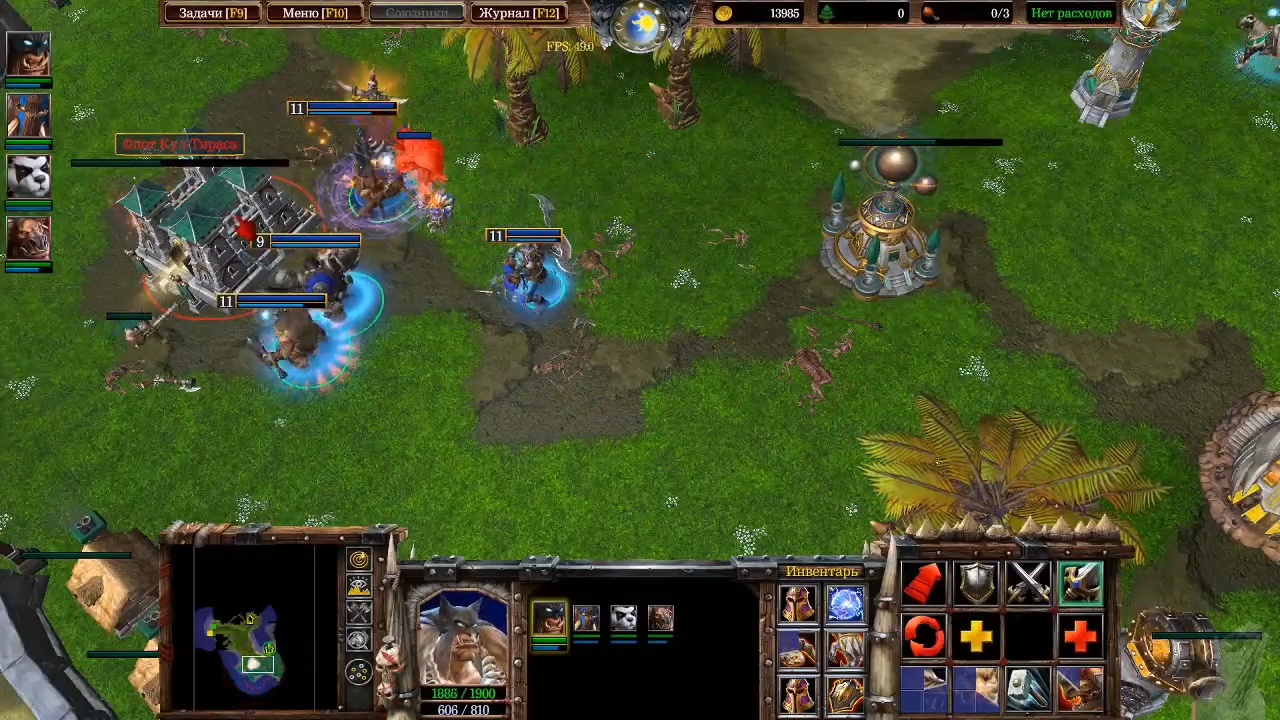The width and height of the screenshot is (1280, 720).
Task: Open the Журнал message log
Action: pos(517,13)
